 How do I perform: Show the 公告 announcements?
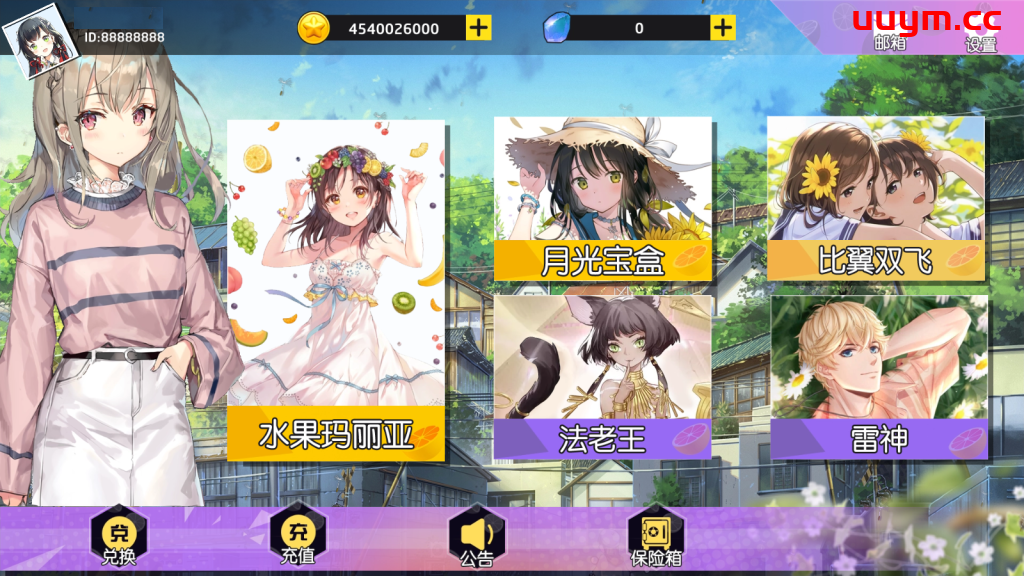(x=477, y=540)
